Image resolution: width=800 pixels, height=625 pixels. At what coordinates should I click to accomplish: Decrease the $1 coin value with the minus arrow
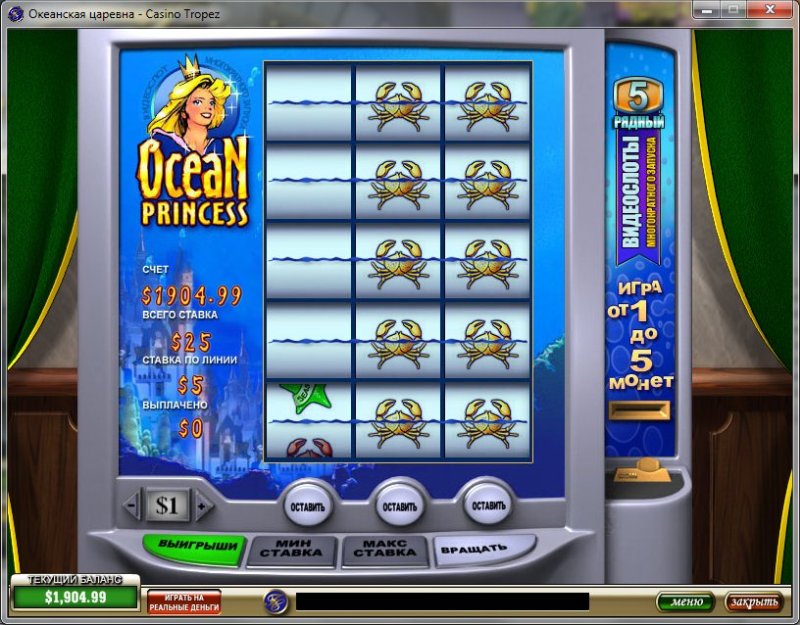132,507
